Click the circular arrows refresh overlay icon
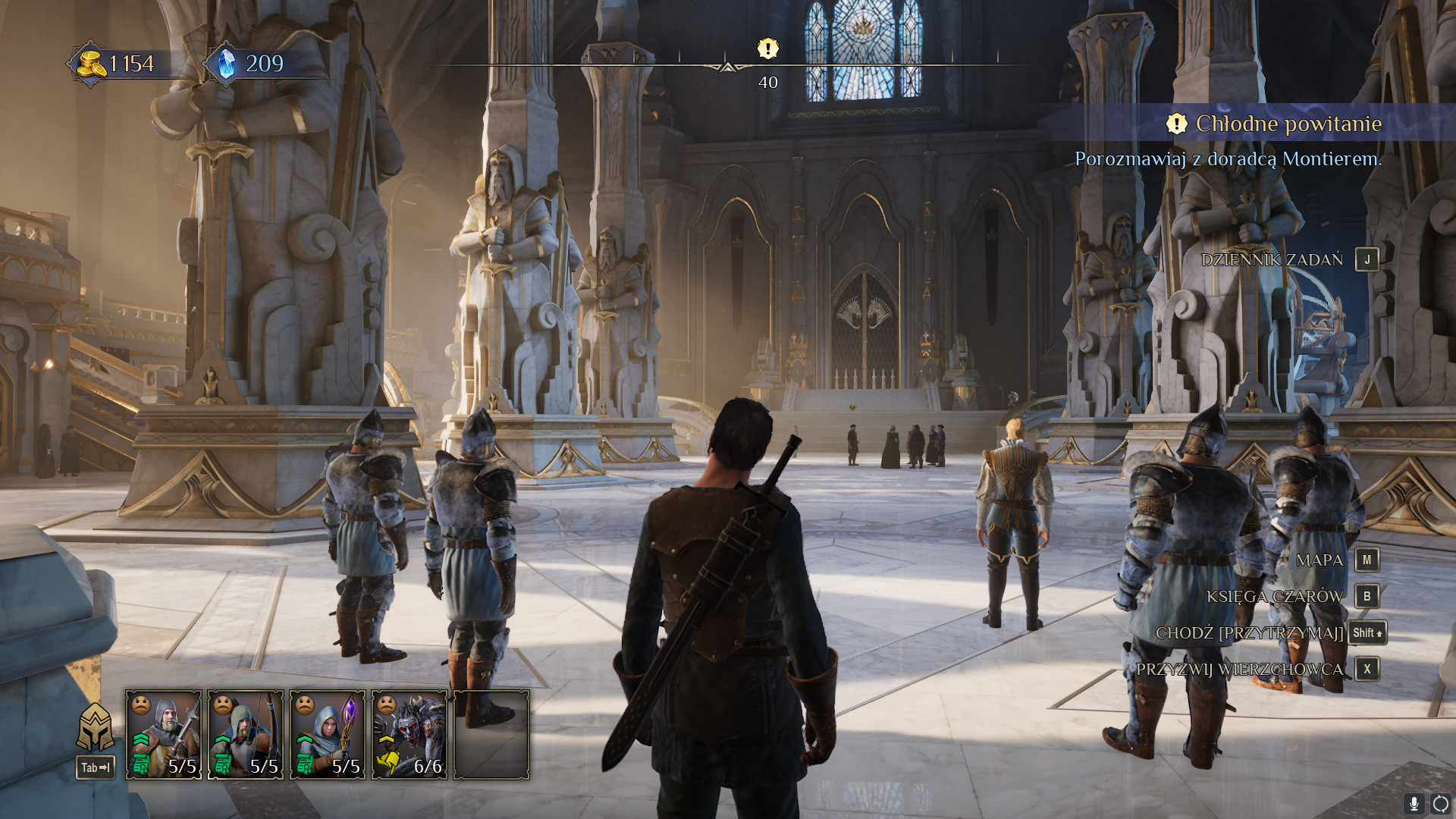The image size is (1456, 819). click(1441, 804)
